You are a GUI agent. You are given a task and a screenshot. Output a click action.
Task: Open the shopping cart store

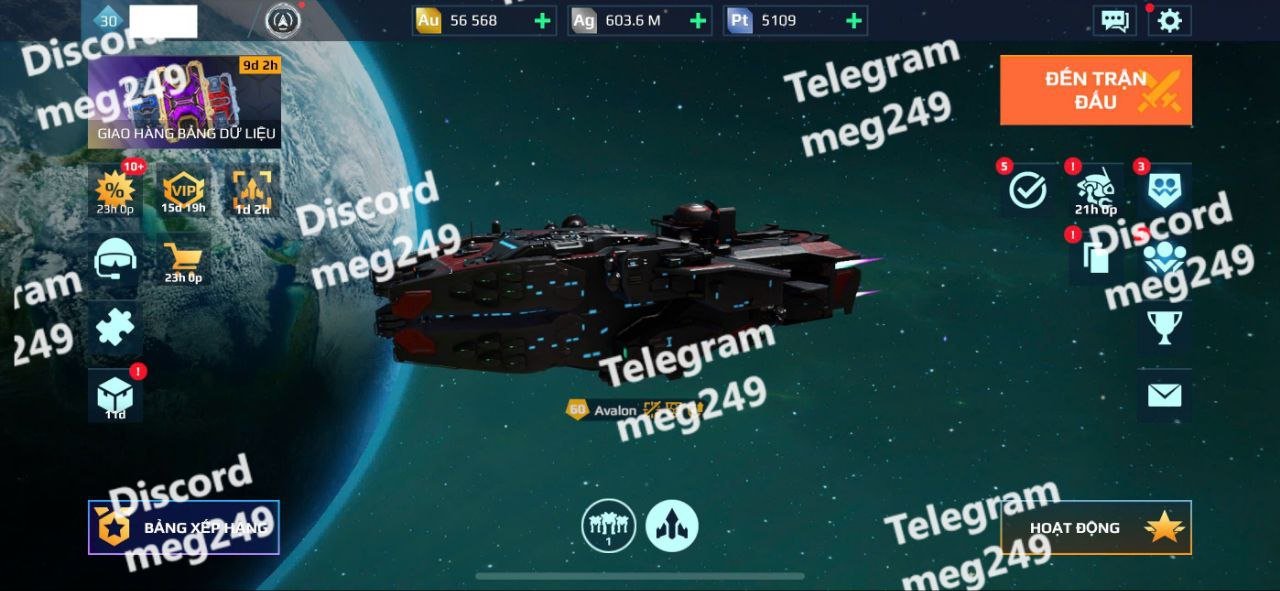[183, 262]
